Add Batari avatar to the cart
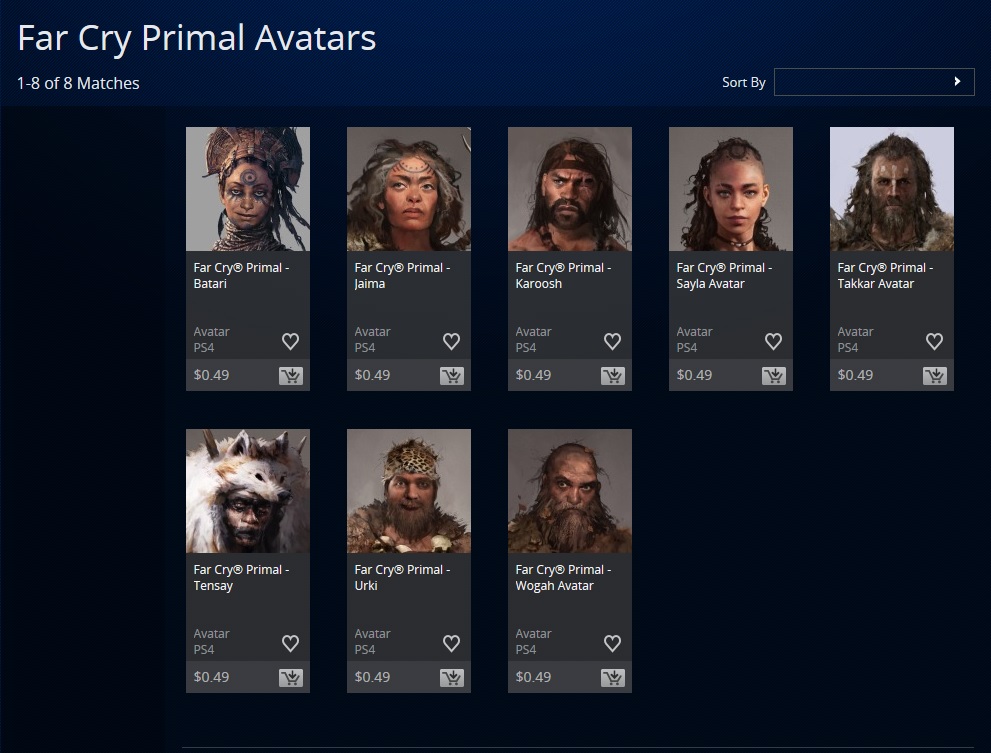This screenshot has height=753, width=991. (291, 376)
